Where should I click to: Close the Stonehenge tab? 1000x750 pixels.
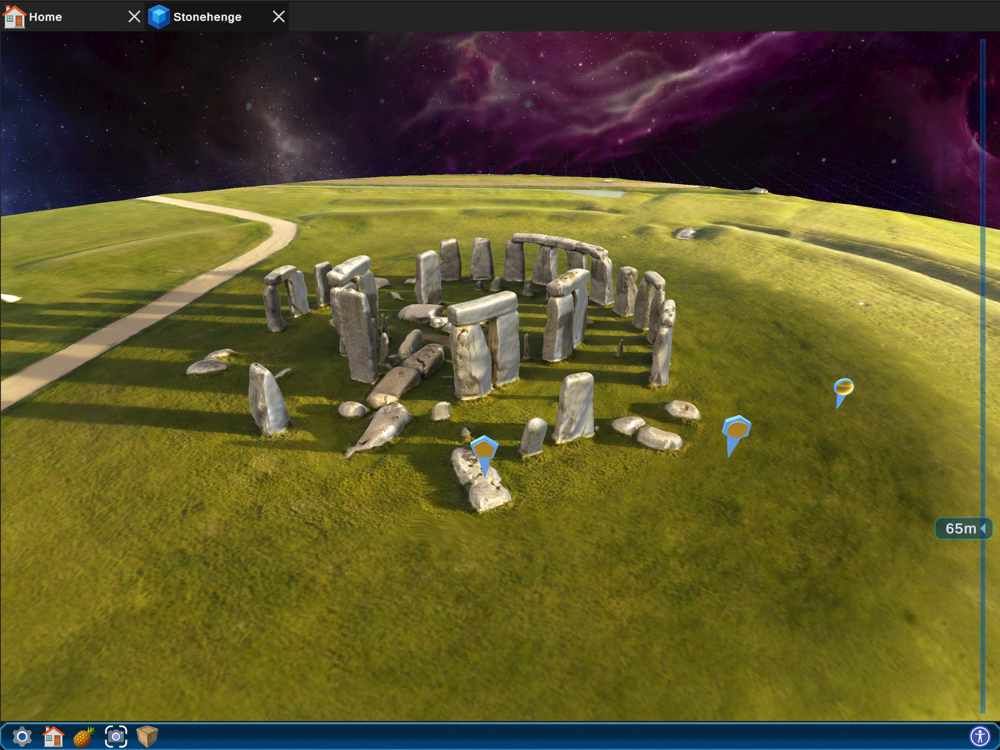[x=279, y=17]
